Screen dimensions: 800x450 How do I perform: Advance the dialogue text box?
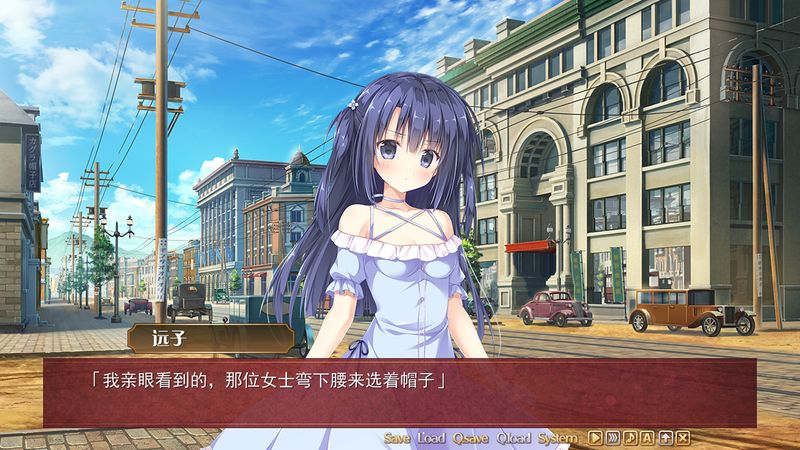click(400, 393)
